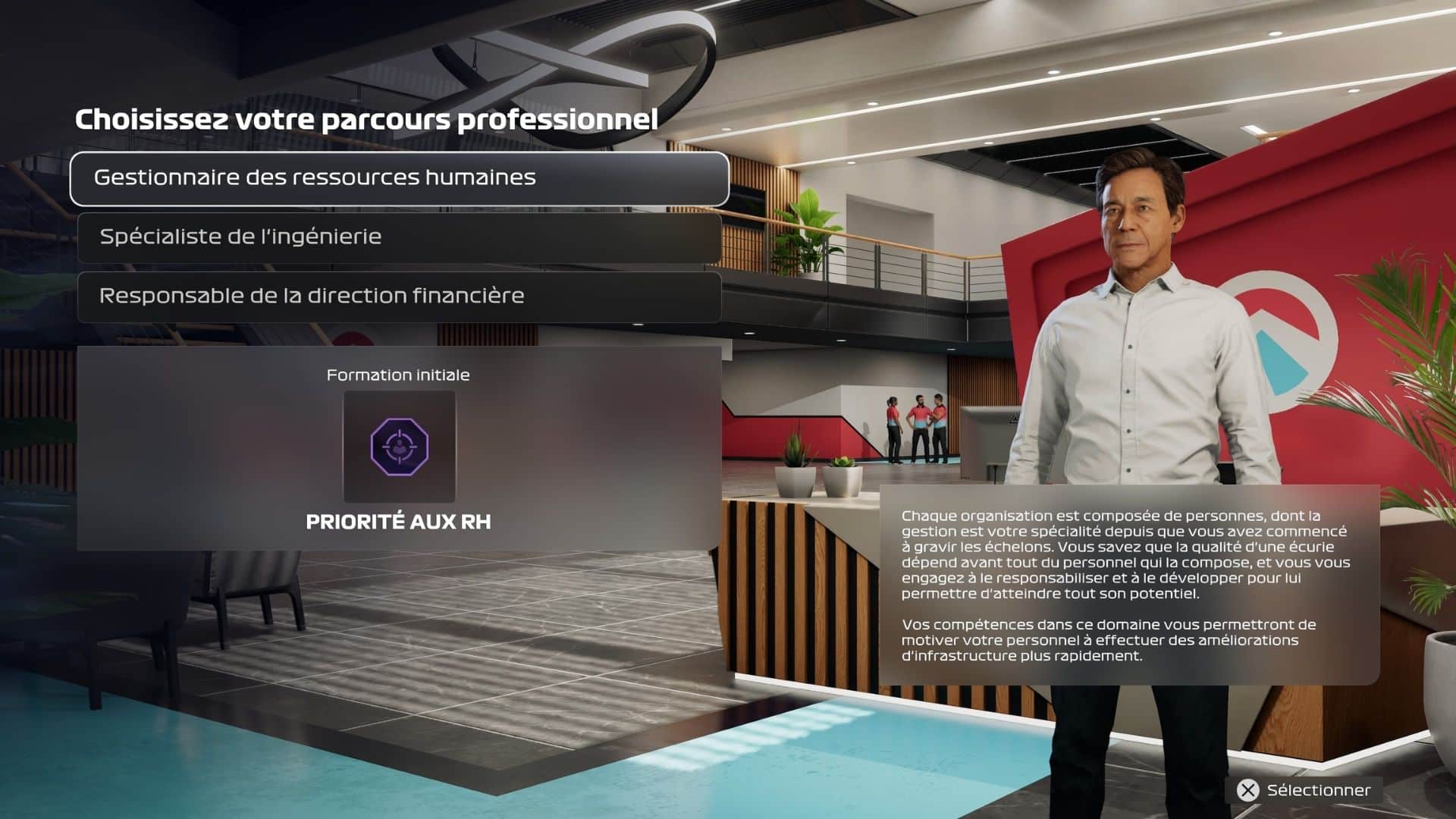Choose Spécialiste de l'ingénierie career path

[399, 237]
